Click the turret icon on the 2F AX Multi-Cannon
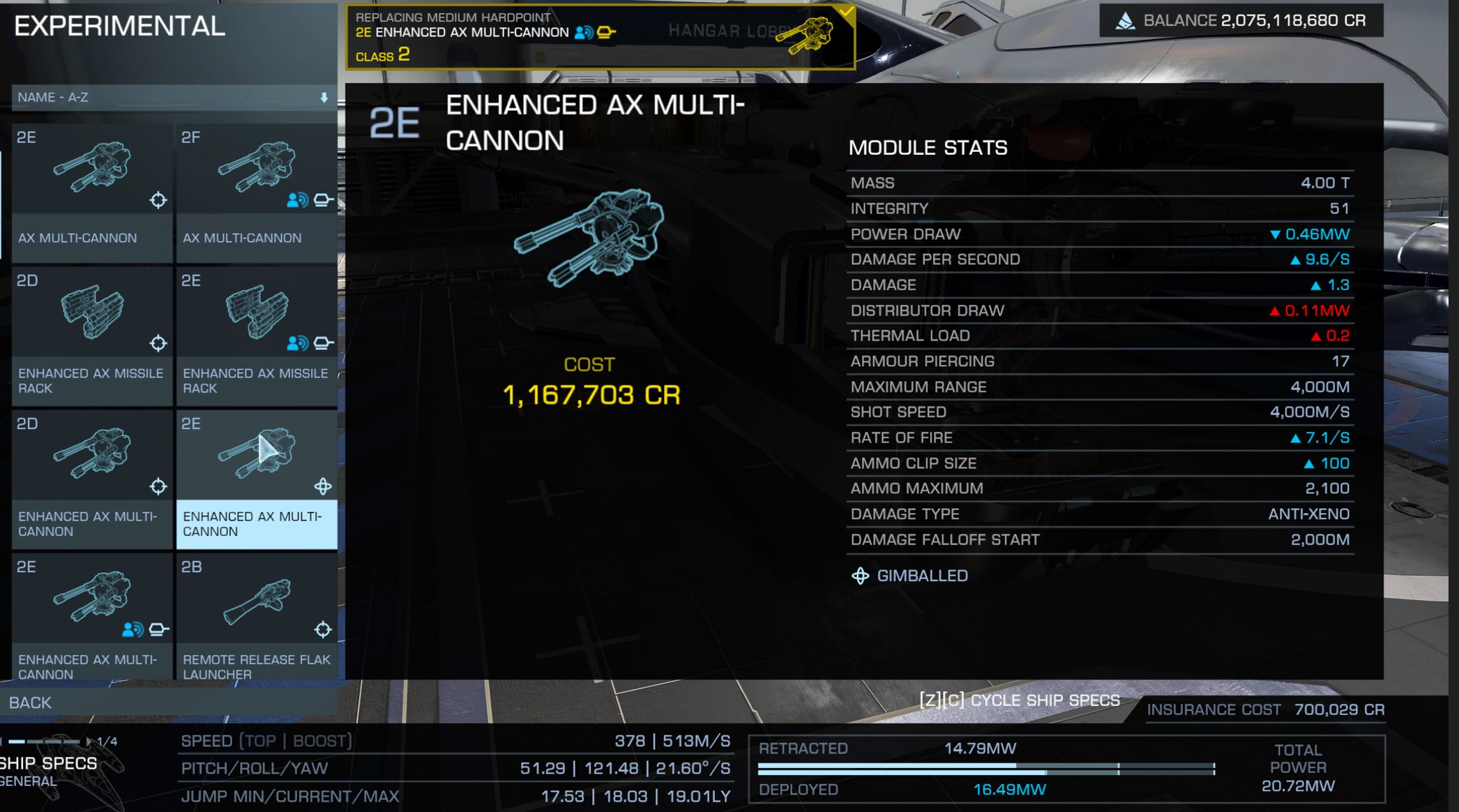1459x812 pixels. (322, 199)
